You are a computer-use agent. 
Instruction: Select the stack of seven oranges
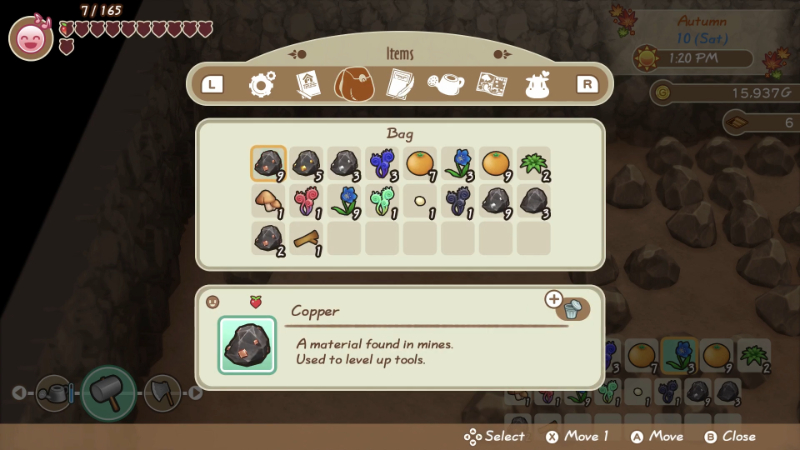[x=420, y=163]
